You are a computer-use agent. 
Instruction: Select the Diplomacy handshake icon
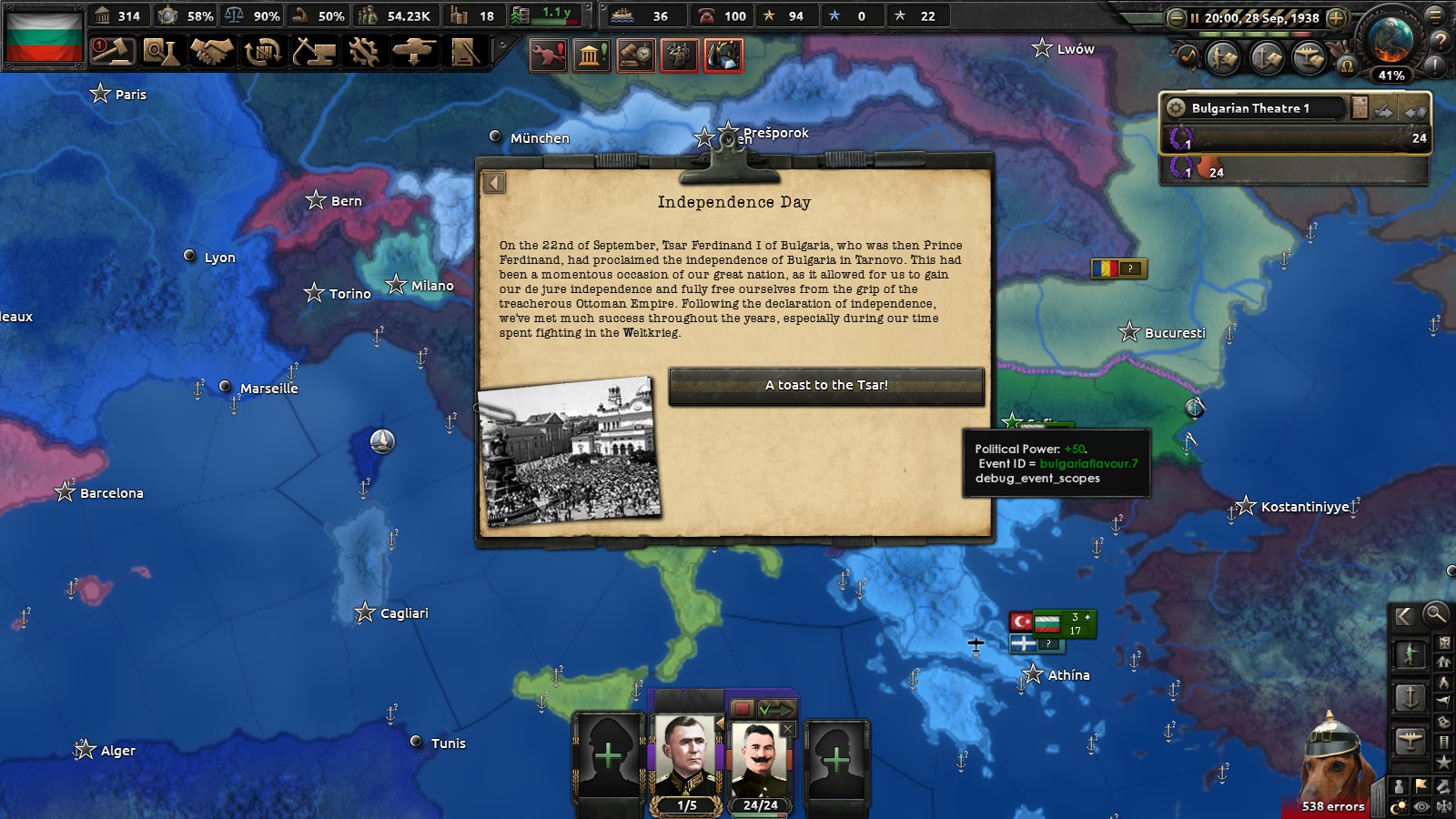(x=211, y=53)
